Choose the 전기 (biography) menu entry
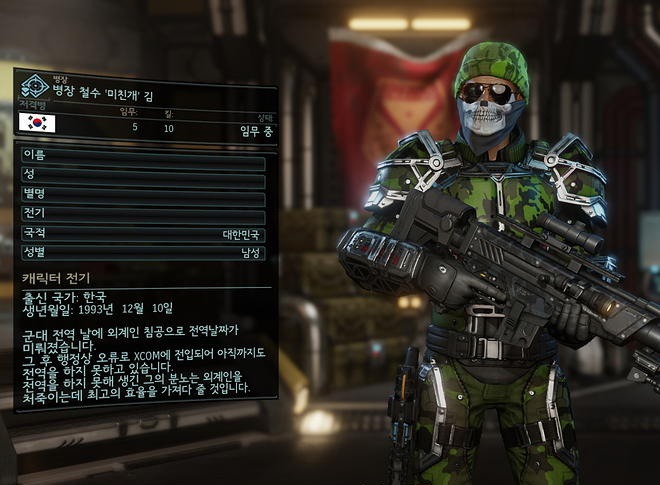This screenshot has height=485, width=660. point(142,214)
